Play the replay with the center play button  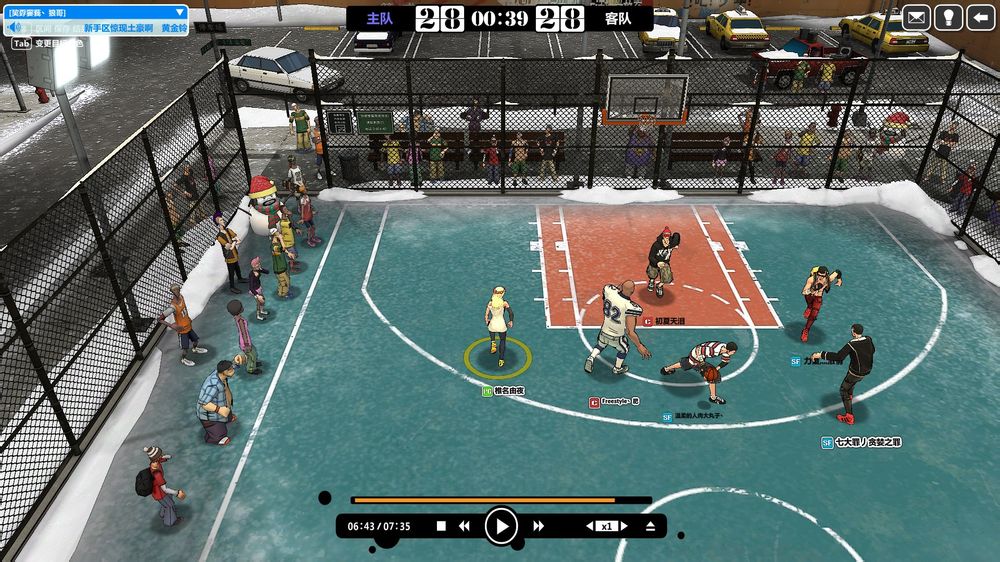point(501,526)
